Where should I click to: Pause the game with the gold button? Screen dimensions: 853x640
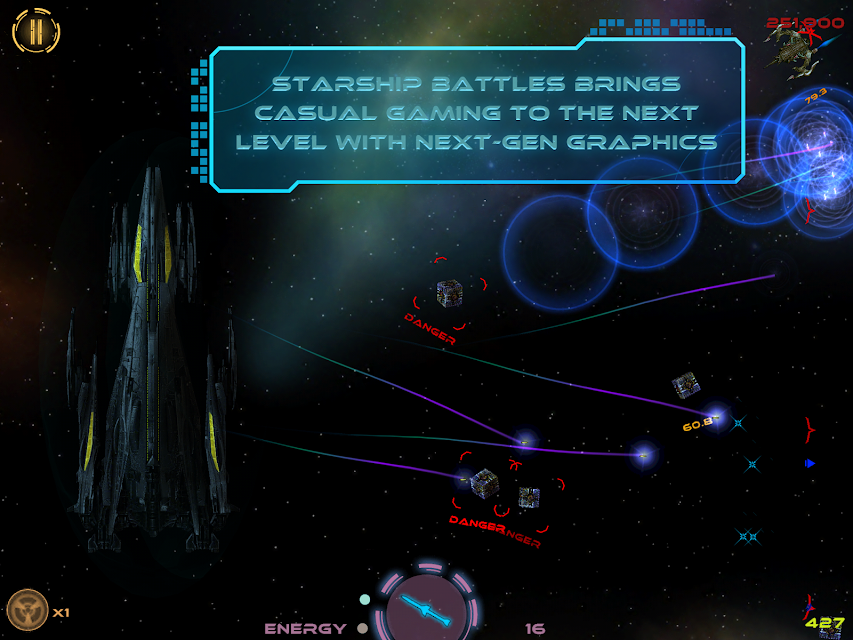(36, 31)
